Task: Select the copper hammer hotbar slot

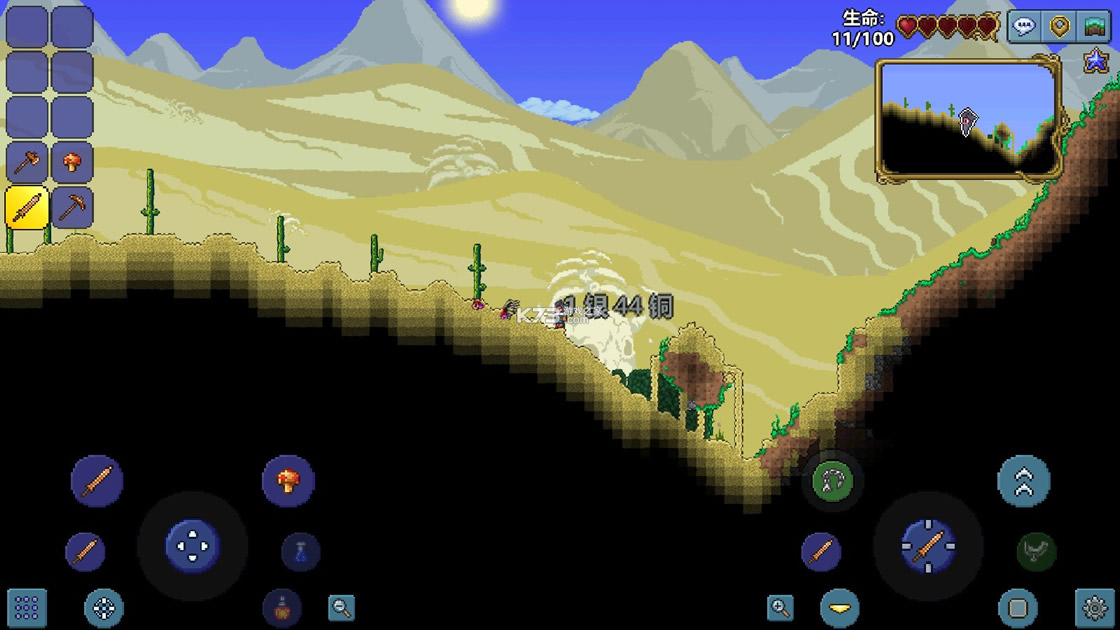Action: (27, 162)
